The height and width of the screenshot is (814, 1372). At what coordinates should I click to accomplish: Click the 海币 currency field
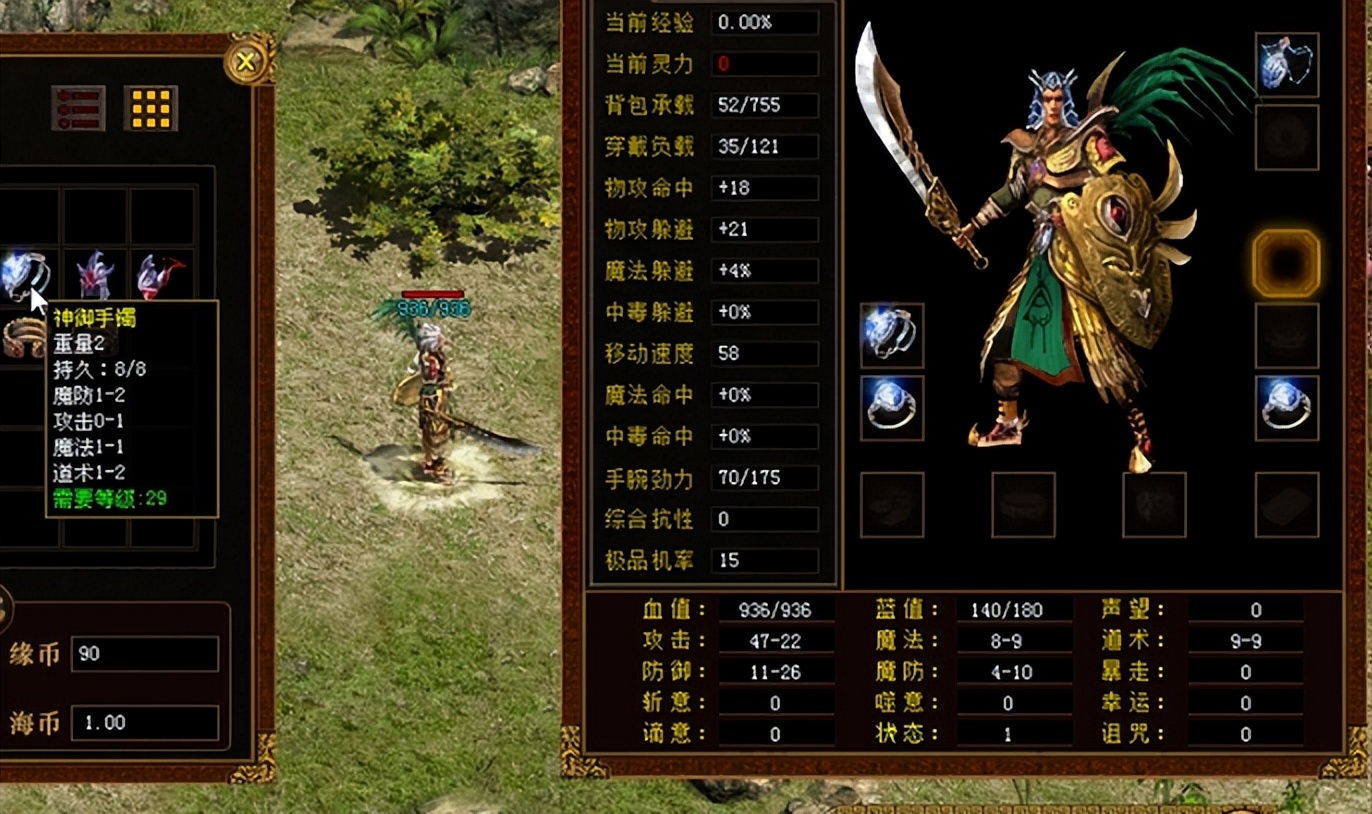pos(145,722)
